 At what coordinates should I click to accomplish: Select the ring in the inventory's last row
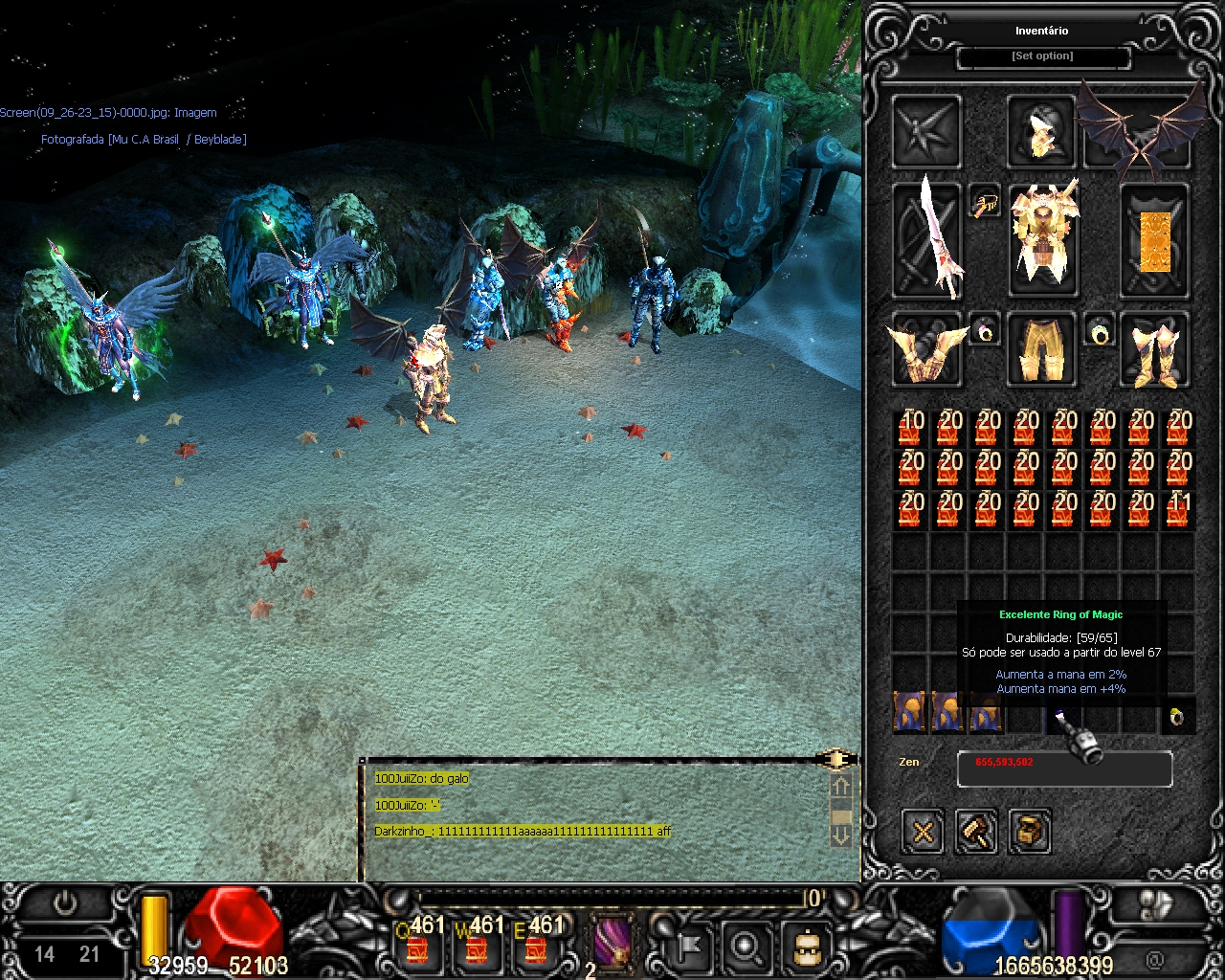(x=1178, y=717)
